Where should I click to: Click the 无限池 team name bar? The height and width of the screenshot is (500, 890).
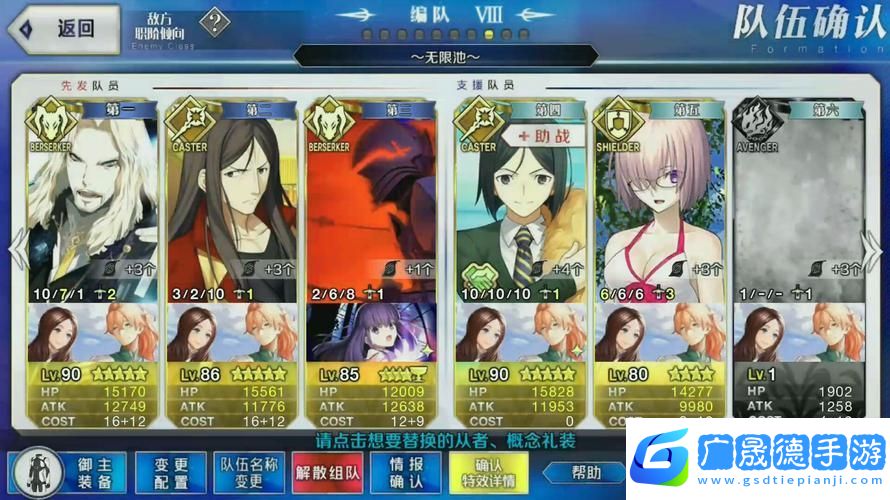(x=445, y=58)
